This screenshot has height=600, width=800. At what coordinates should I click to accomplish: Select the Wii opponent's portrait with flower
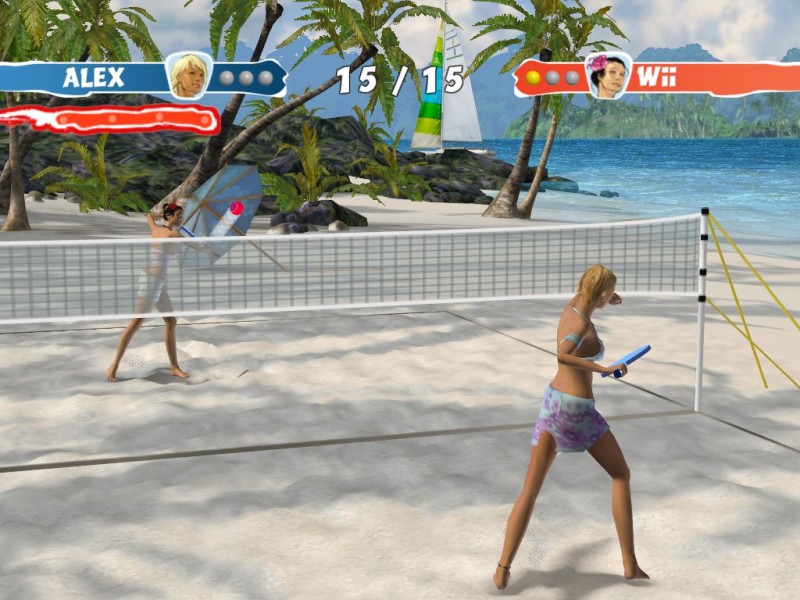(607, 76)
